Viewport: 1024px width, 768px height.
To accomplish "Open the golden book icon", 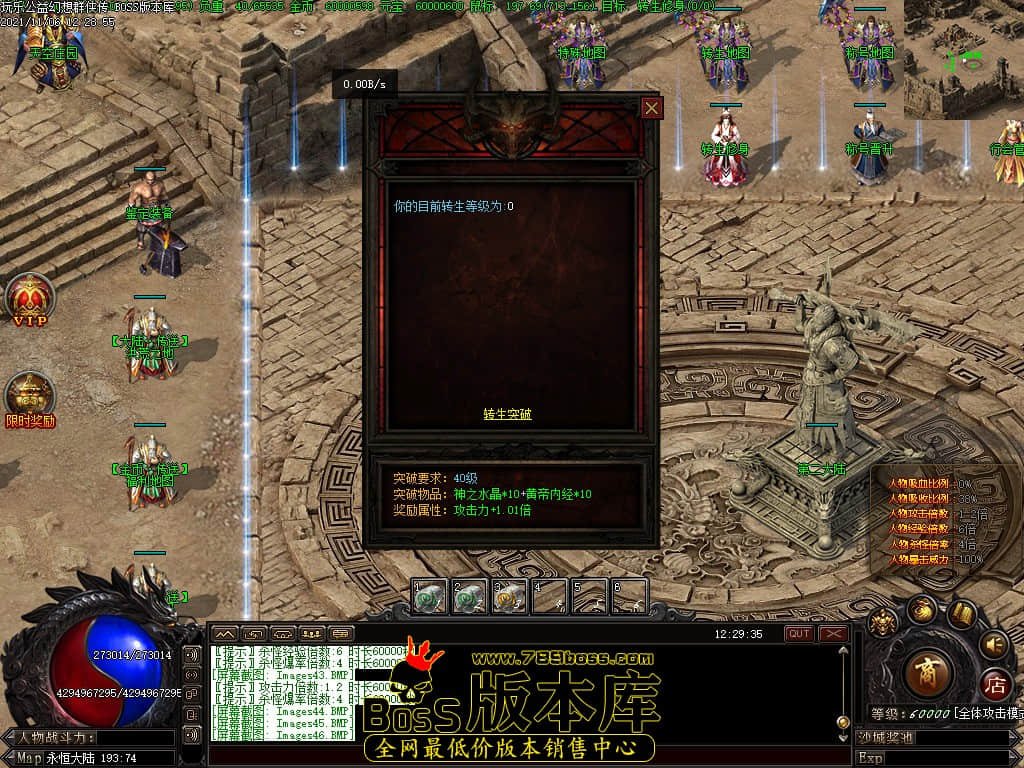I will 962,613.
